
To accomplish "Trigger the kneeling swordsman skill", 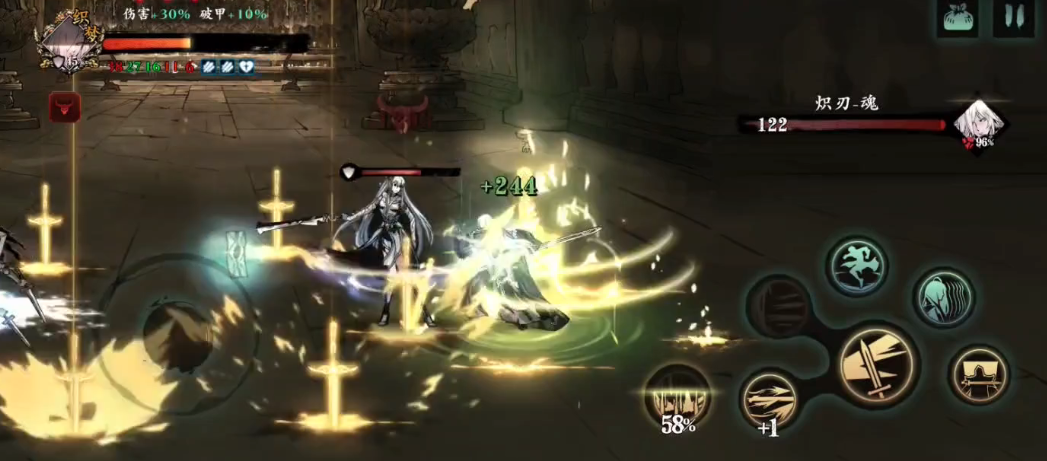I will pyautogui.click(x=978, y=374).
